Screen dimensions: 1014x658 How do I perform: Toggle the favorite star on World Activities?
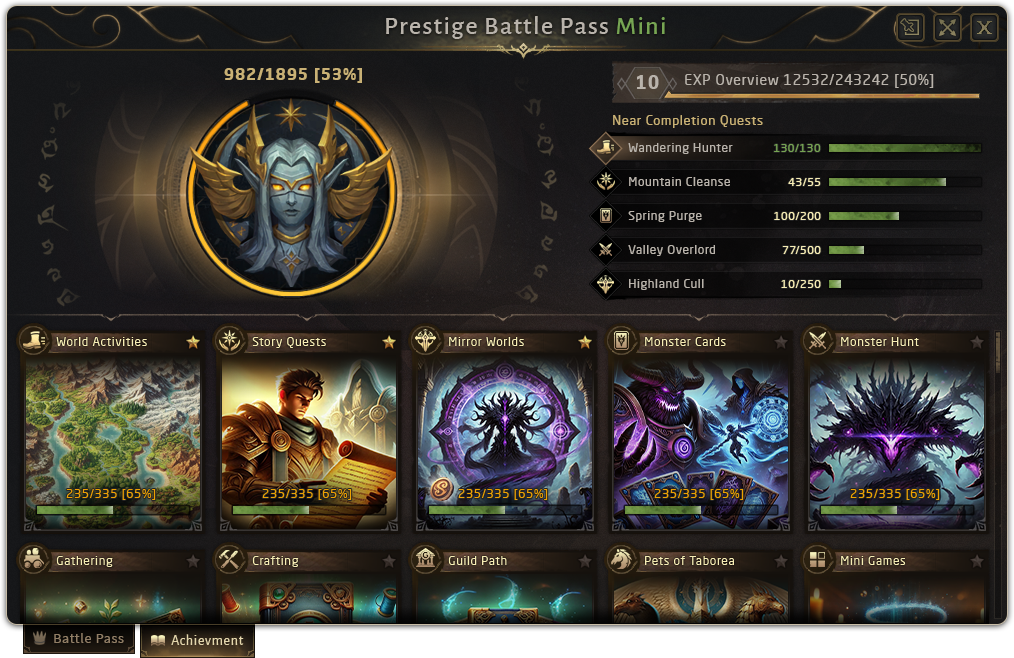tap(193, 342)
